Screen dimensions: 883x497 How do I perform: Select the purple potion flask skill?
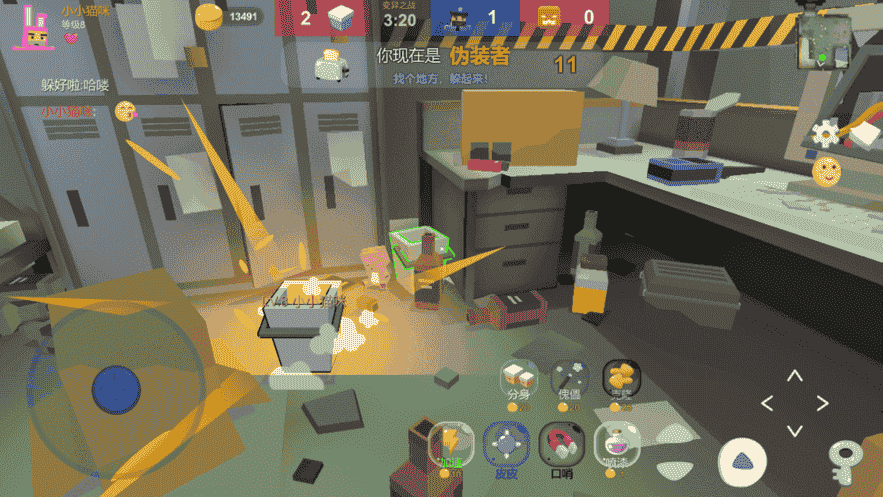tap(616, 441)
